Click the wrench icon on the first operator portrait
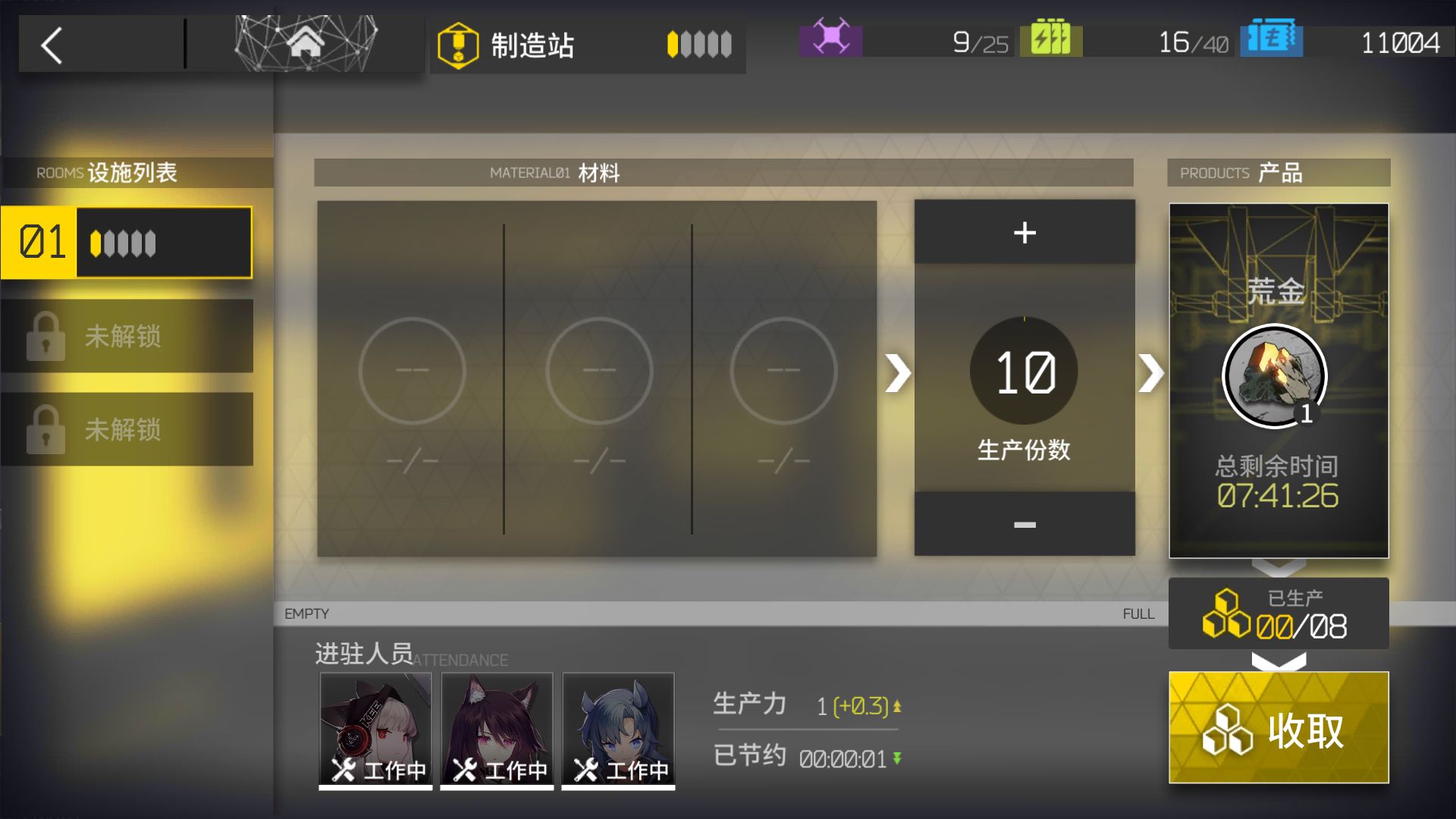 [343, 768]
